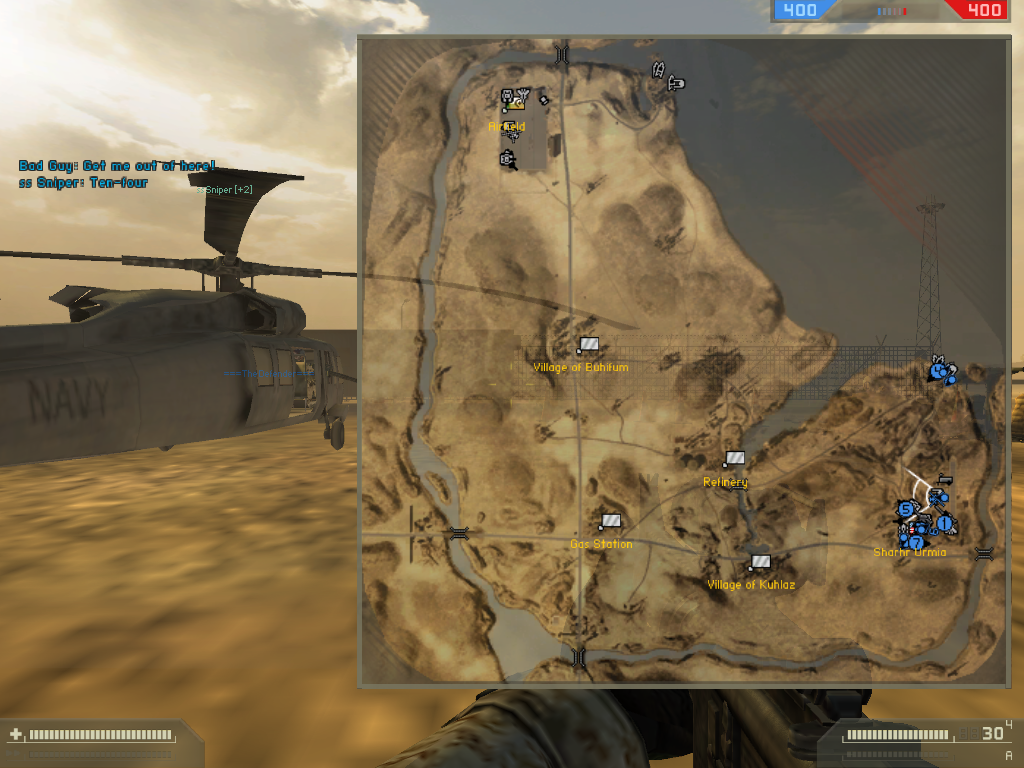Click the Airfield control point flag

coord(515,98)
